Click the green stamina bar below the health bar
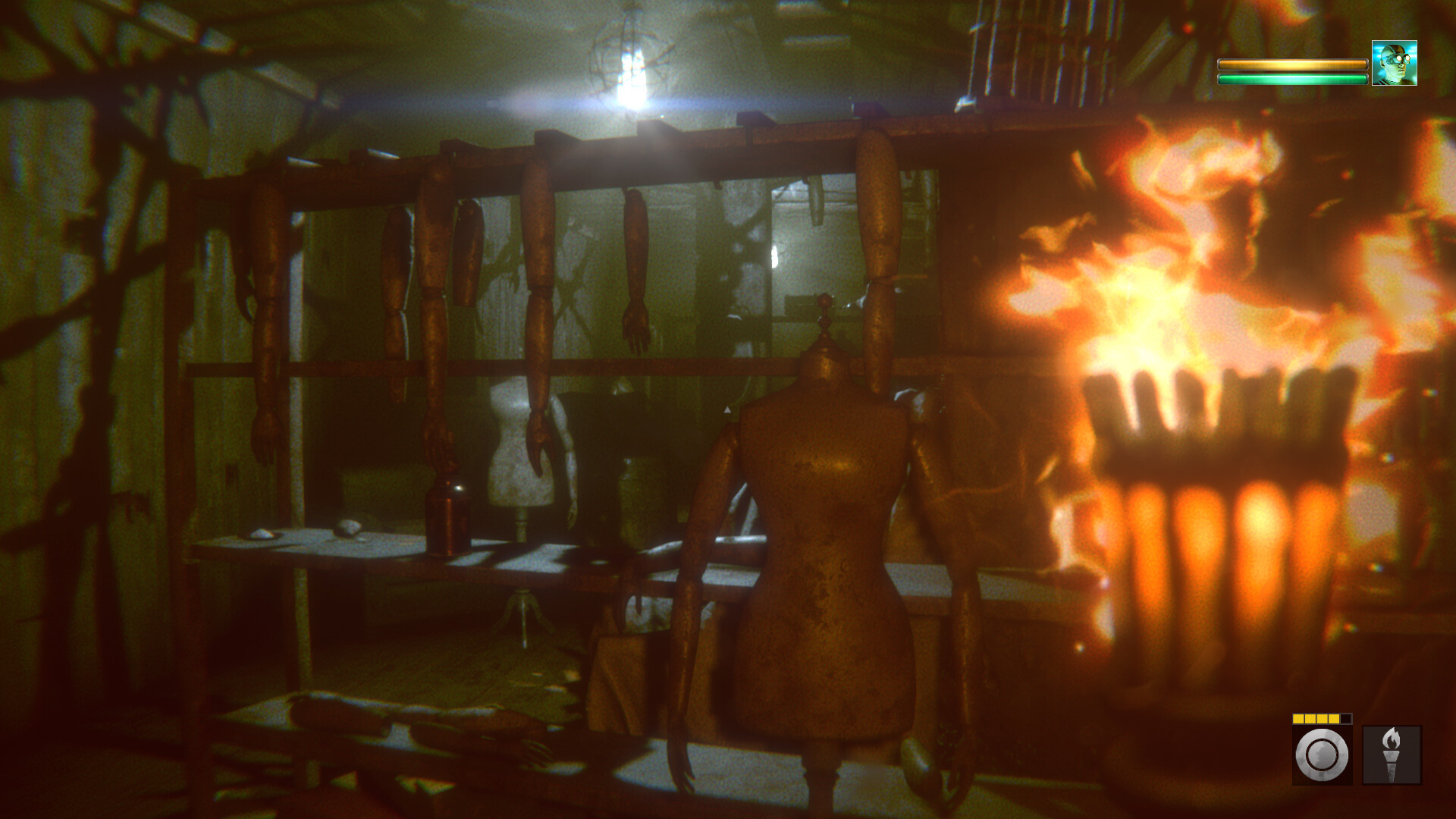This screenshot has width=1456, height=819. tap(1293, 79)
